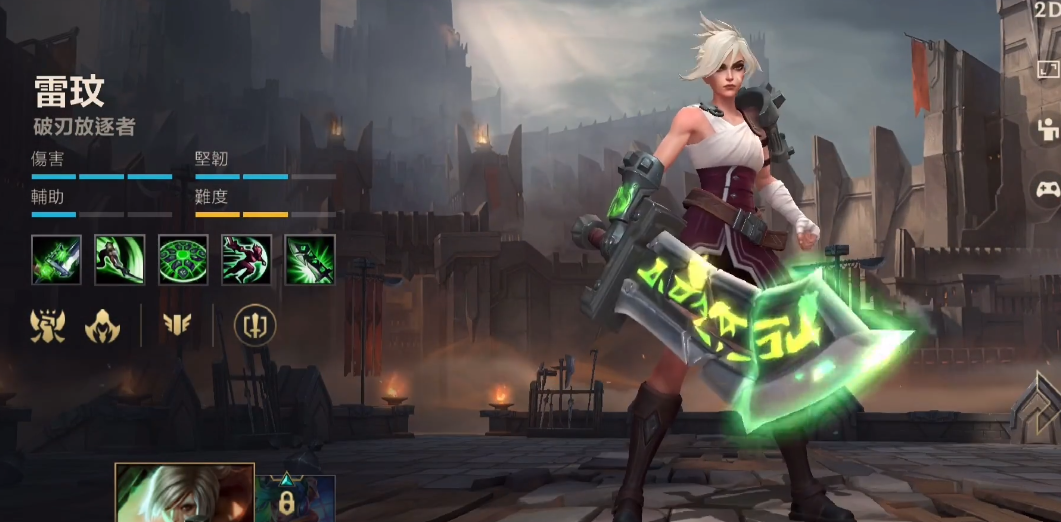
Task: View the red dashing figure ability
Action: click(246, 260)
